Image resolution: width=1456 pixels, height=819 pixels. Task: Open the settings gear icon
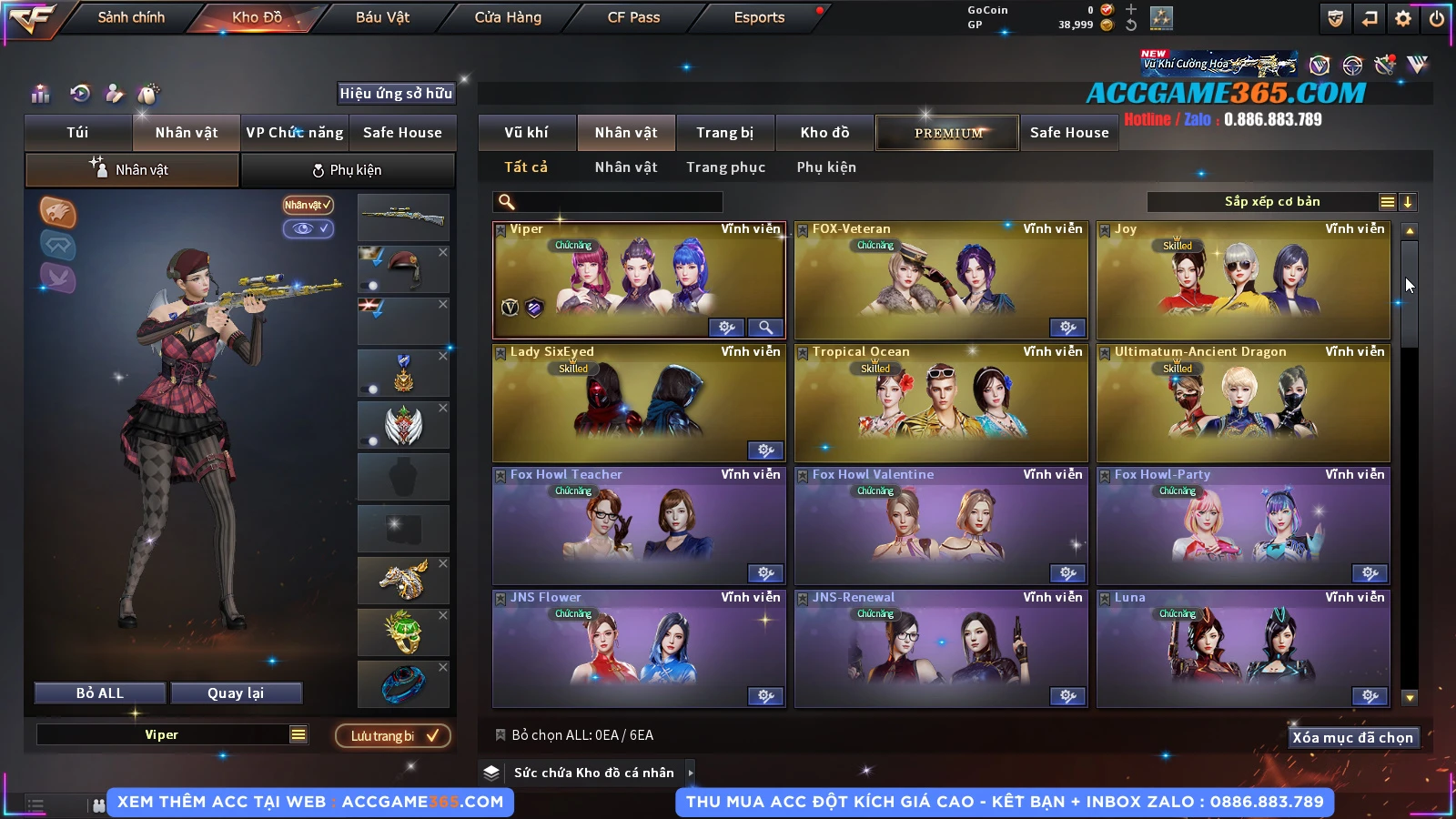tap(1403, 18)
